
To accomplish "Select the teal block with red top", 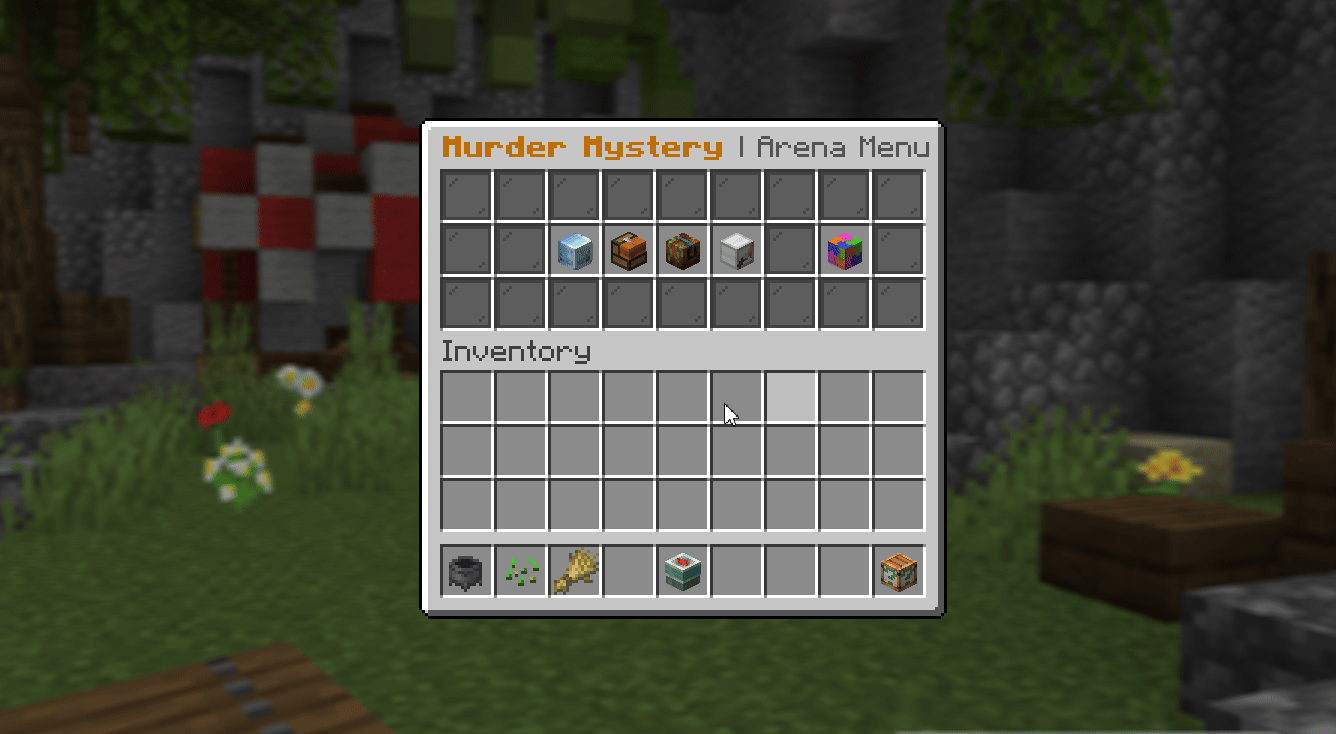I will [682, 570].
